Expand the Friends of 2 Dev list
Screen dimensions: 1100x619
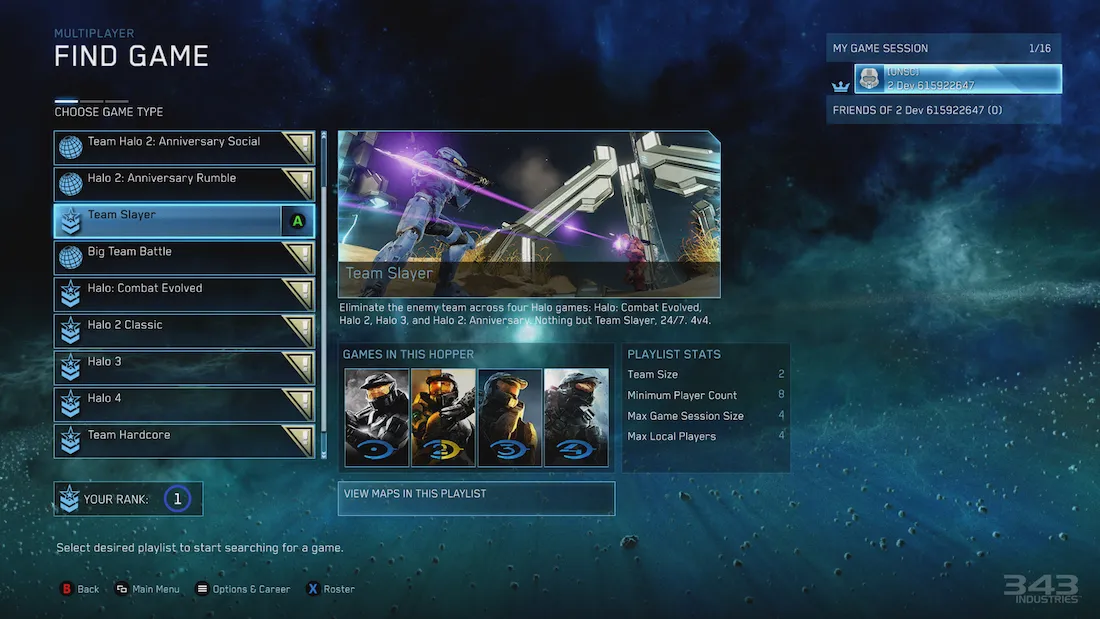point(943,110)
